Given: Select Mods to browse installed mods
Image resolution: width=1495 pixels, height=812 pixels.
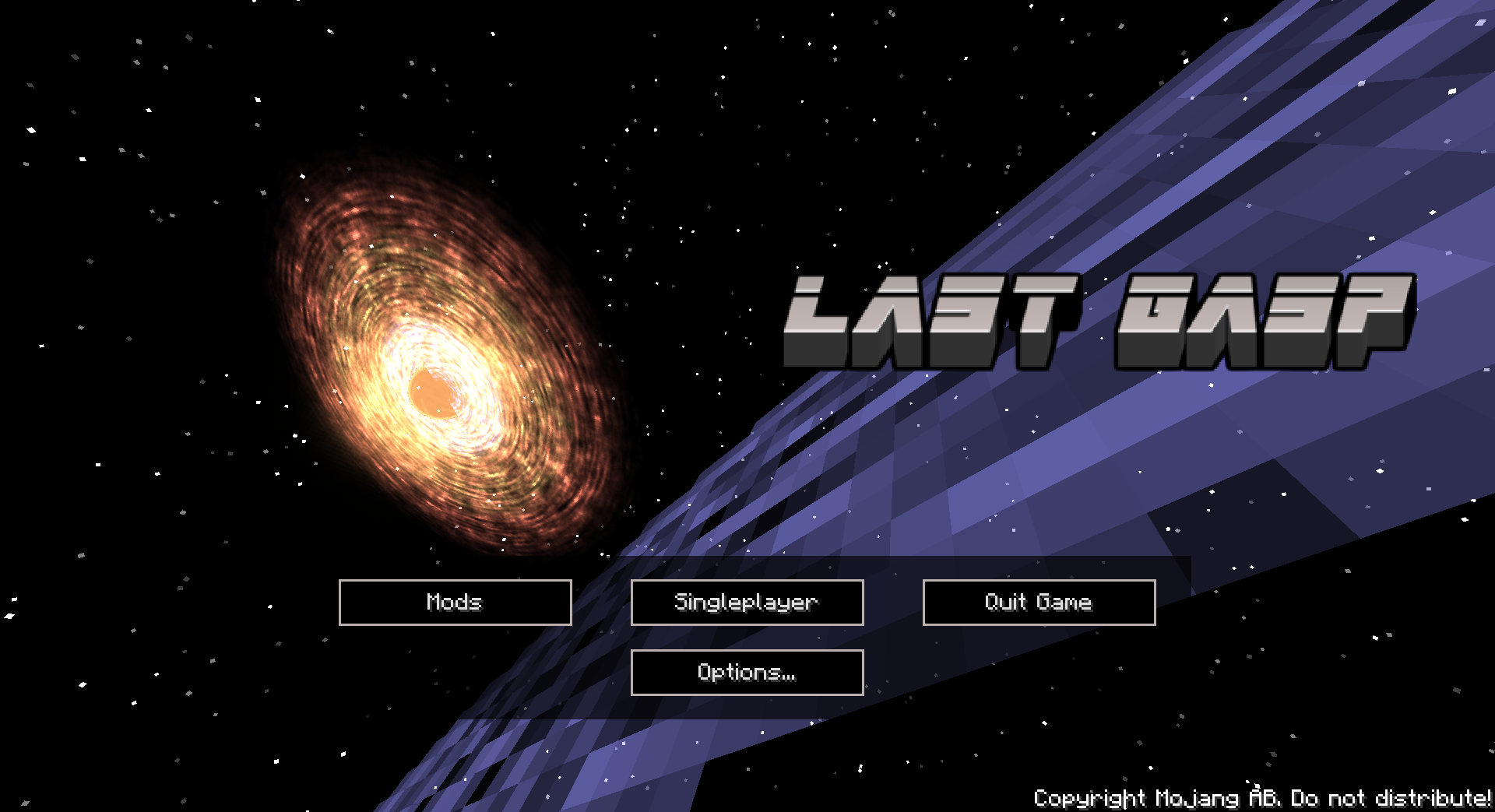Looking at the screenshot, I should point(455,602).
